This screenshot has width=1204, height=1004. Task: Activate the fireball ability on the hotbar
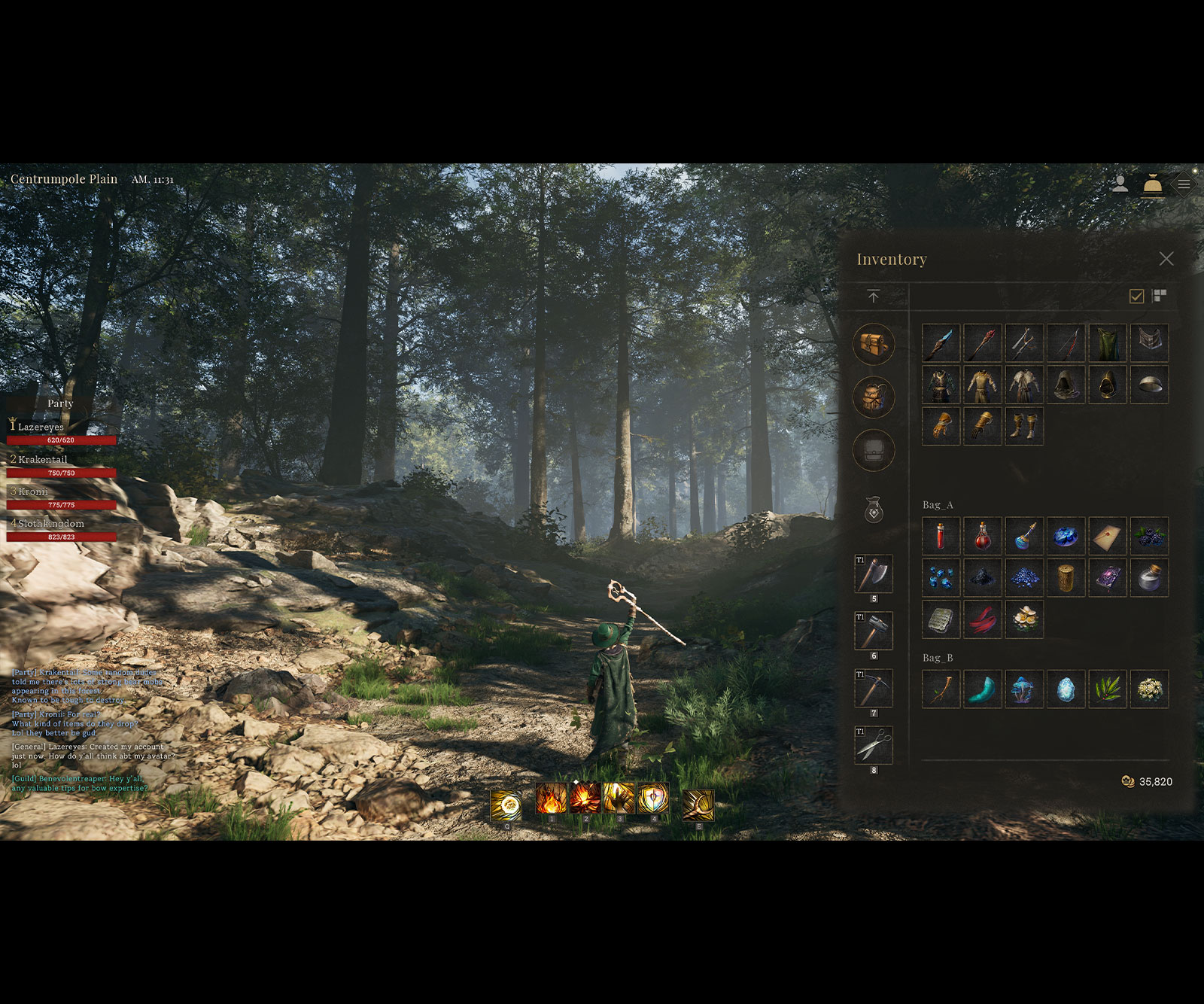pos(551,799)
